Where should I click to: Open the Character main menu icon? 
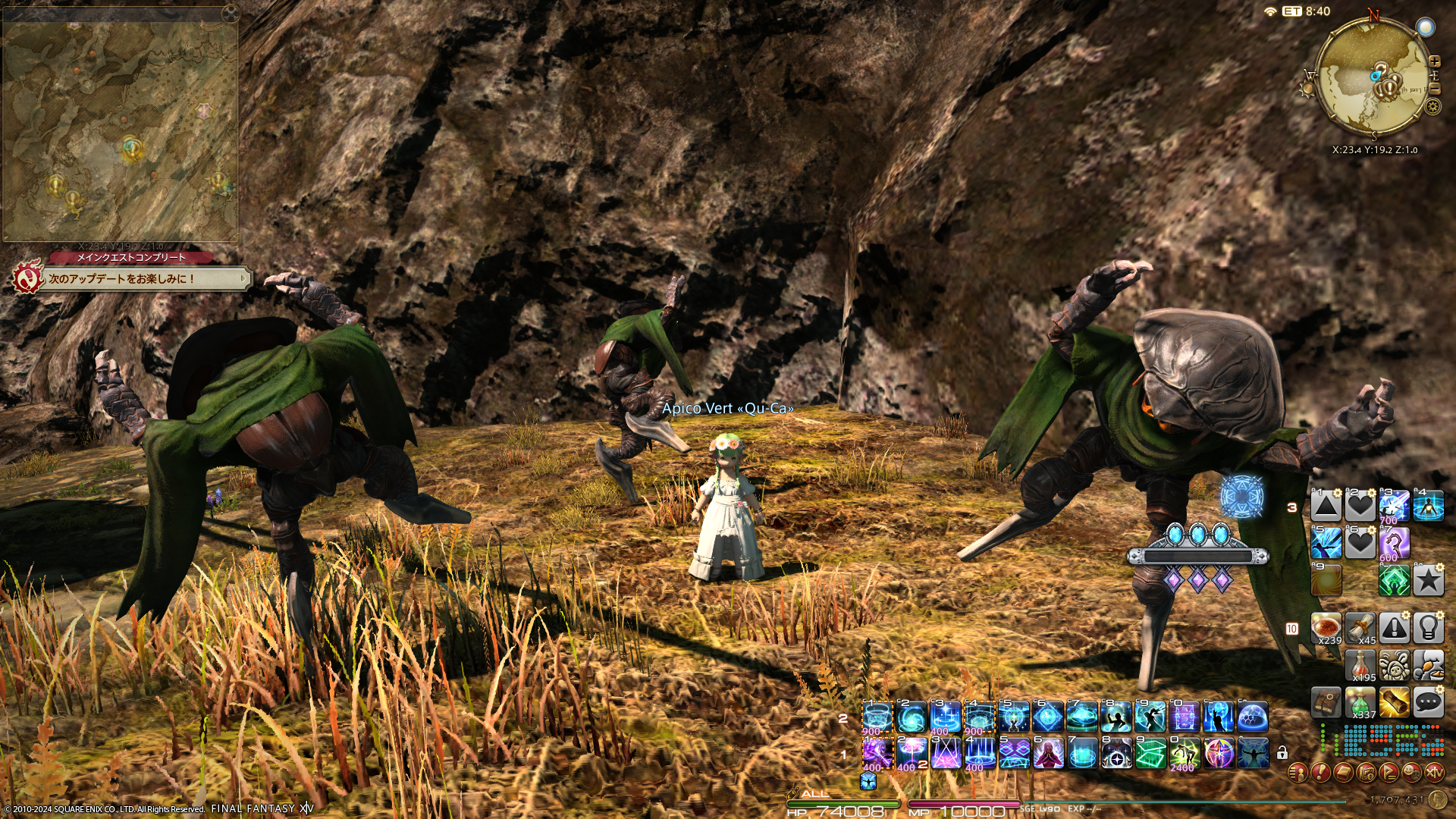tap(1298, 773)
